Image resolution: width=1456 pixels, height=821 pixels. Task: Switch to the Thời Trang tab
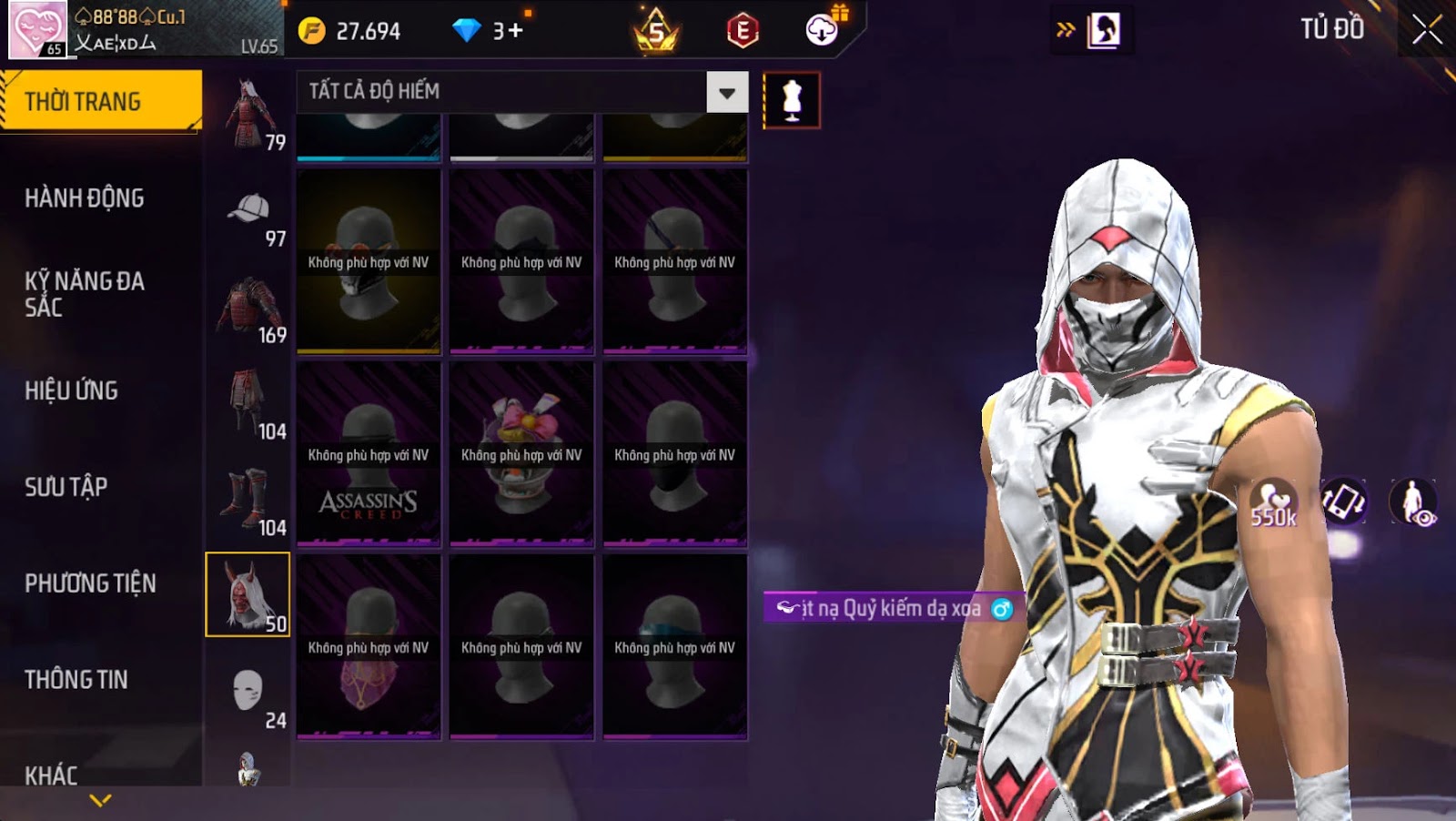tap(100, 101)
